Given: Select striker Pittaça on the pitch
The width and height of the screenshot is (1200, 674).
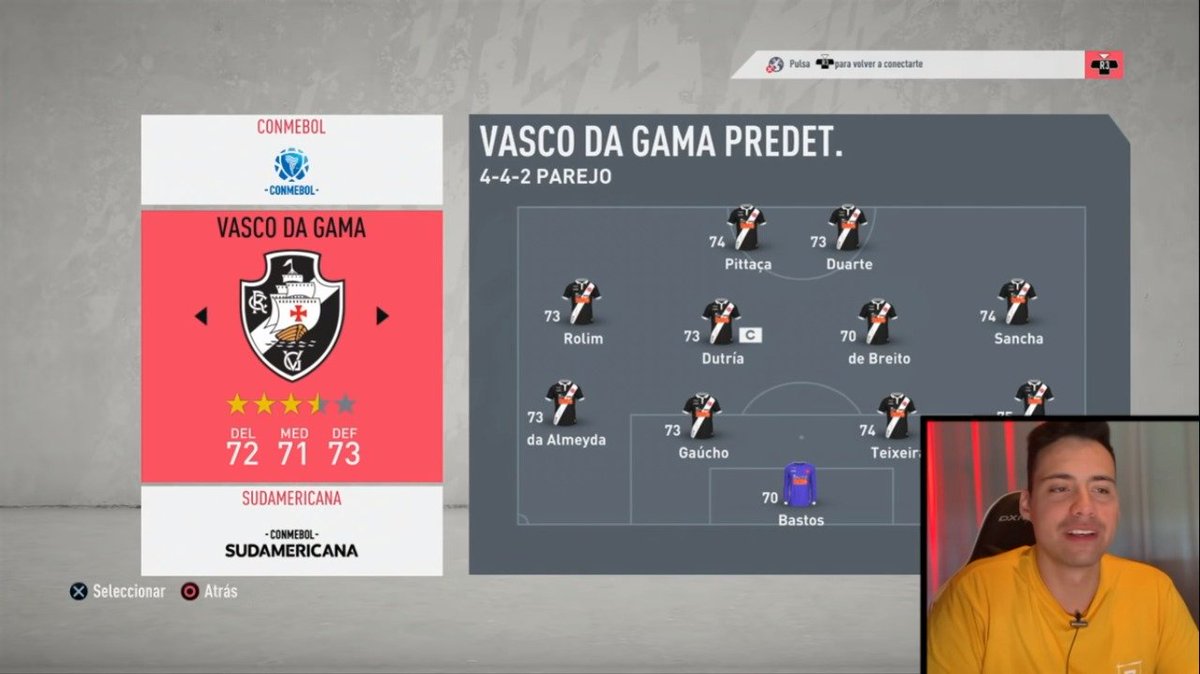Looking at the screenshot, I should coord(746,229).
